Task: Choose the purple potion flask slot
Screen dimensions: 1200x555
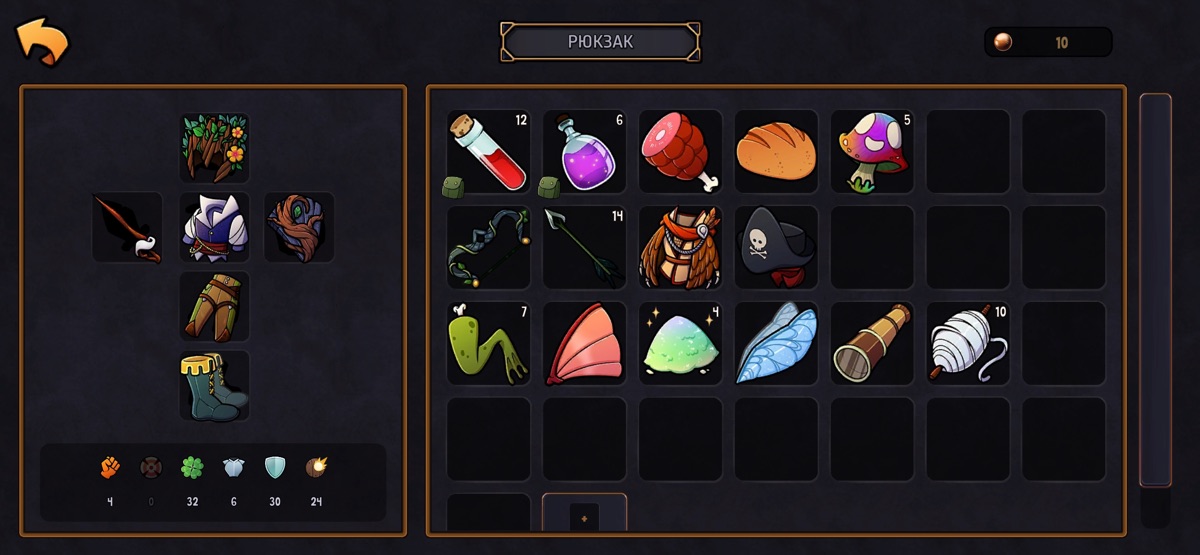Action: pyautogui.click(x=584, y=151)
